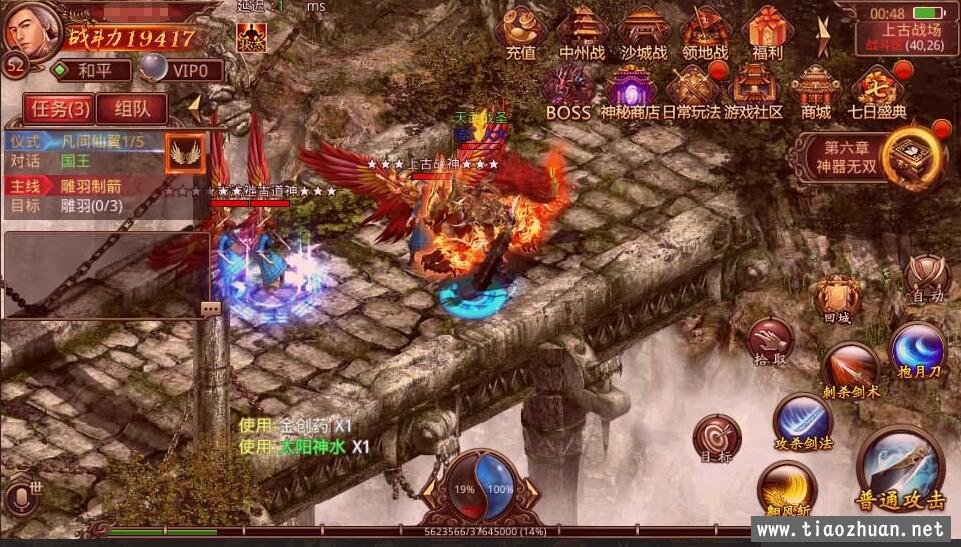Visit the 神秘商店 mystery shop
This screenshot has height=547, width=961.
(630, 90)
